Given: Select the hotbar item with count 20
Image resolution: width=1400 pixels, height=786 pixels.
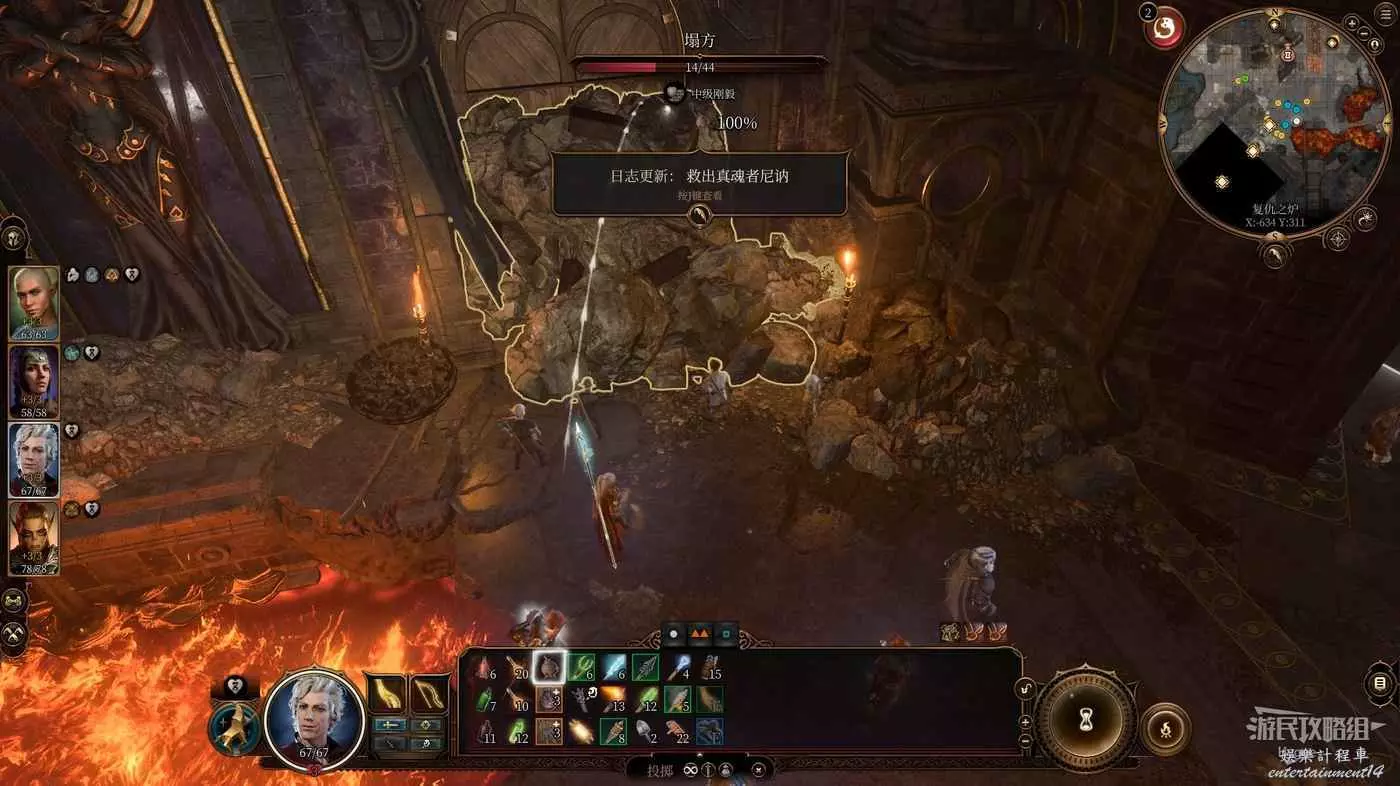Looking at the screenshot, I should 517,667.
